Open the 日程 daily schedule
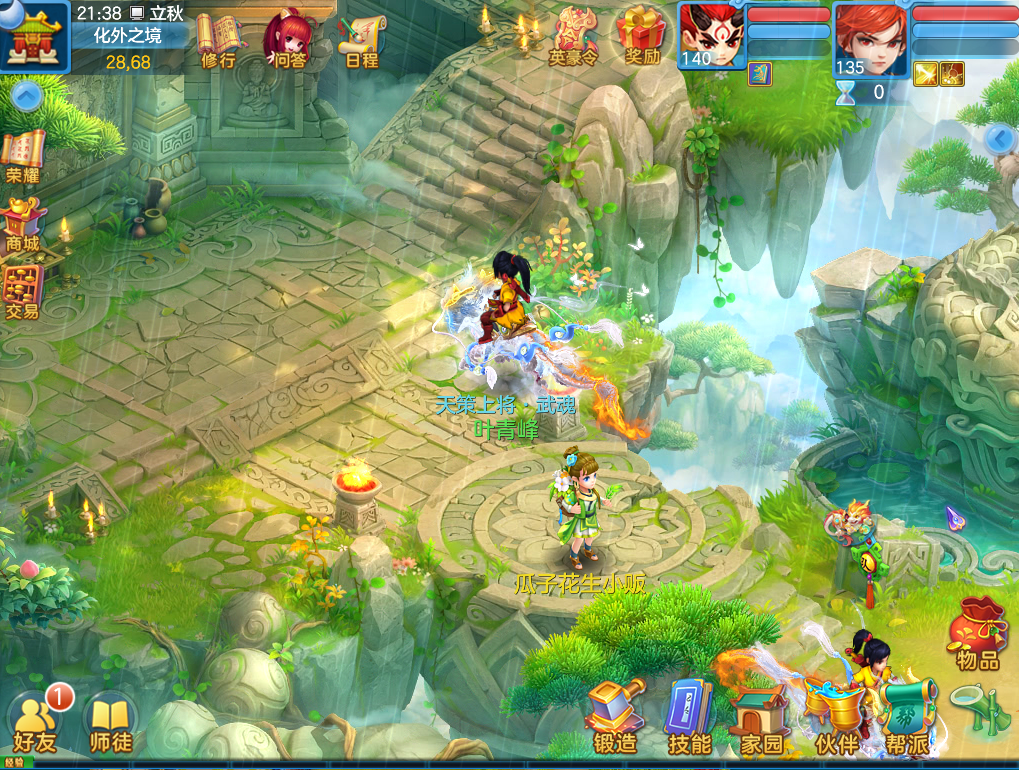This screenshot has height=770, width=1019. (361, 38)
